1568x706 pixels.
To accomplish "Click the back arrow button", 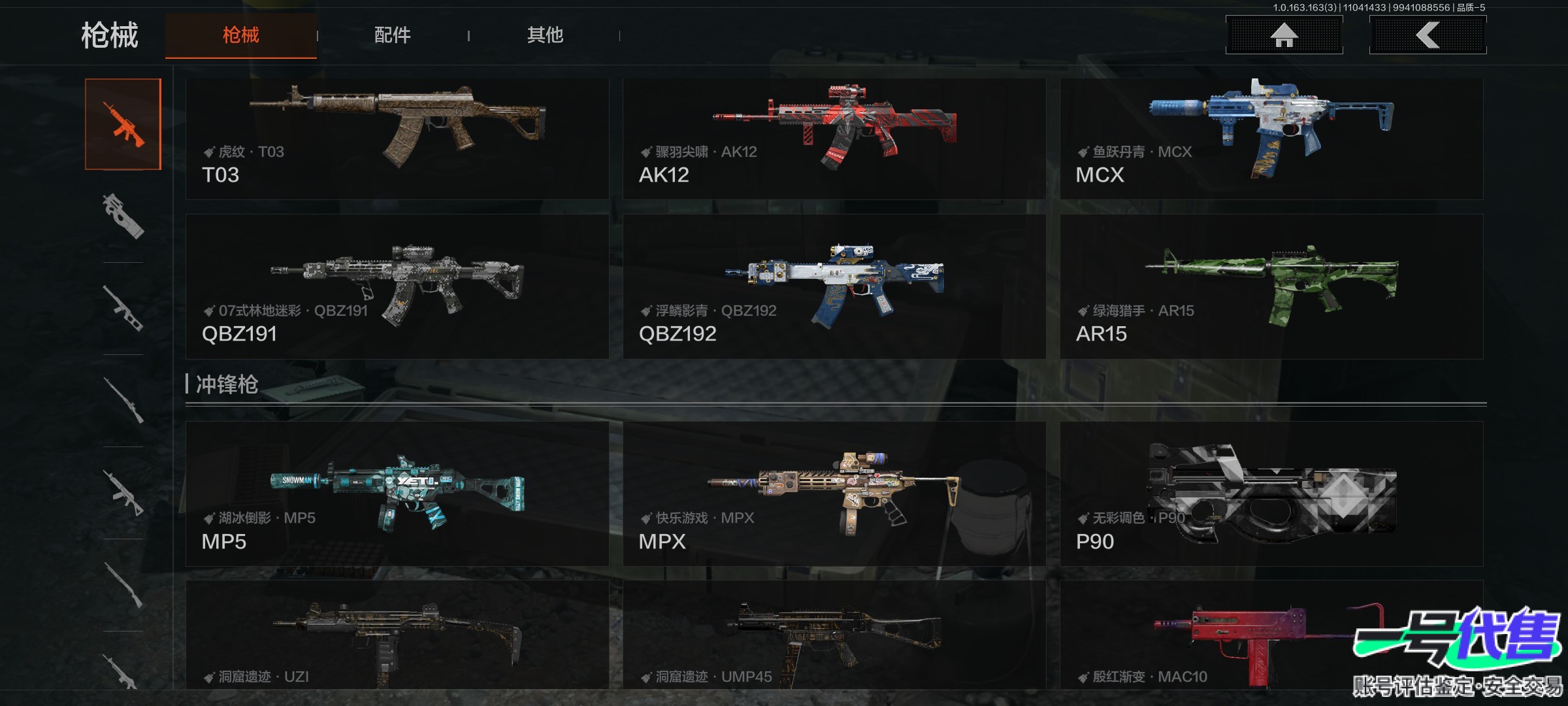I will tap(1428, 35).
